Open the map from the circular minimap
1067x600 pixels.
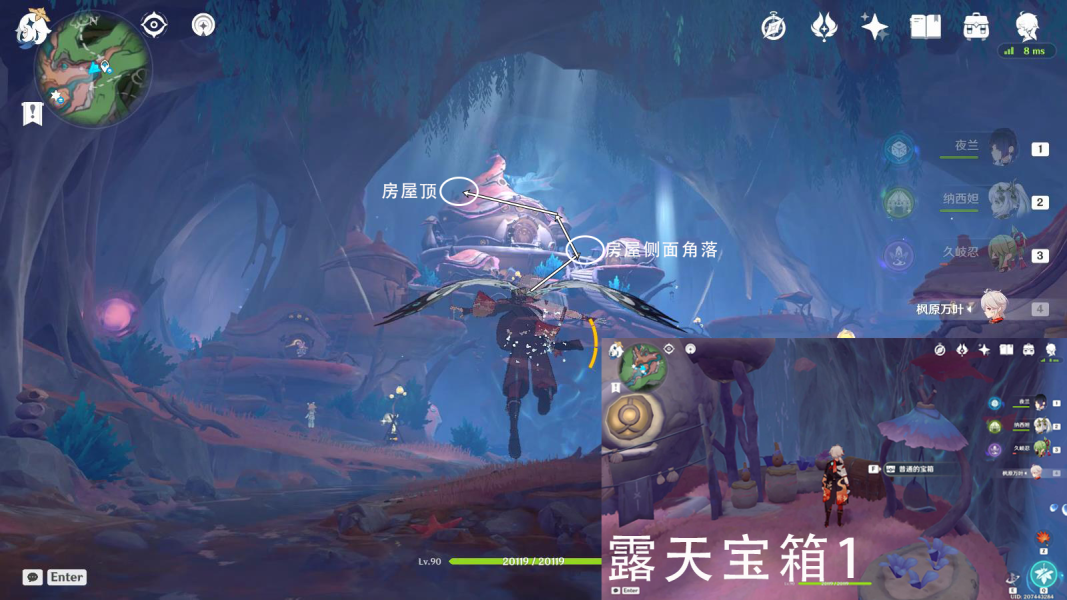[92, 70]
